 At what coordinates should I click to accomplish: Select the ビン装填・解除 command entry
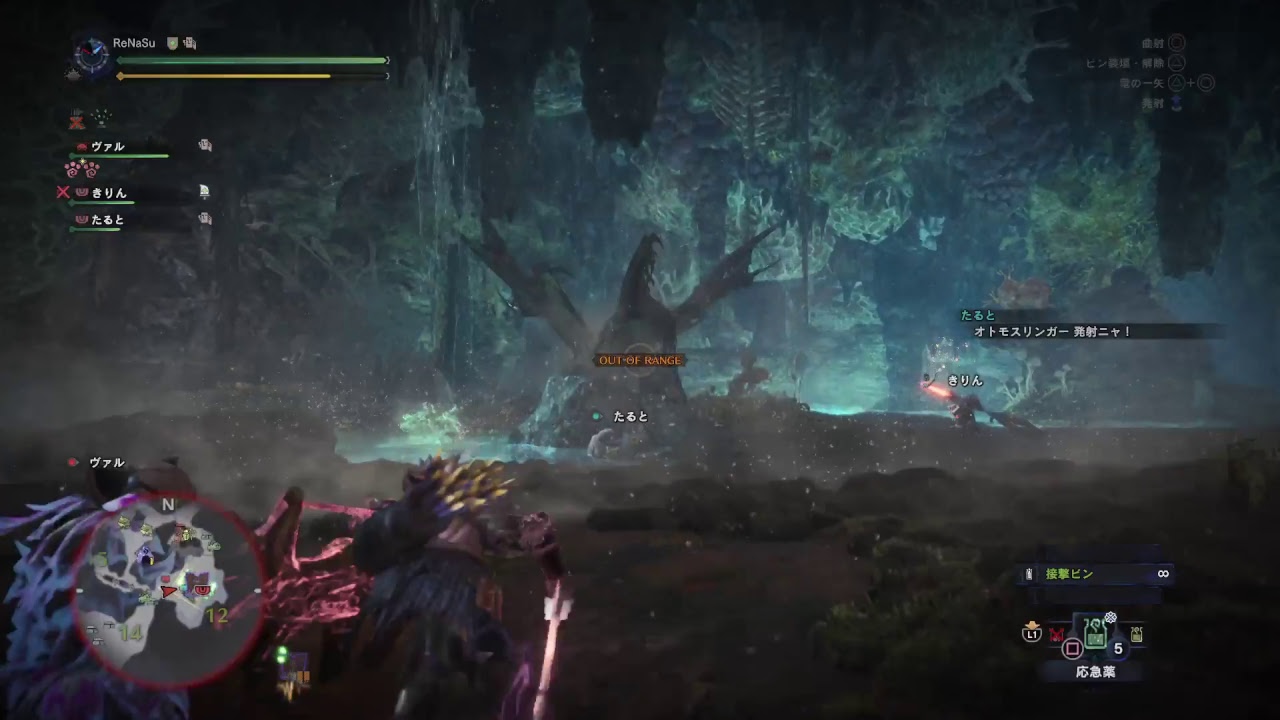click(x=1125, y=63)
